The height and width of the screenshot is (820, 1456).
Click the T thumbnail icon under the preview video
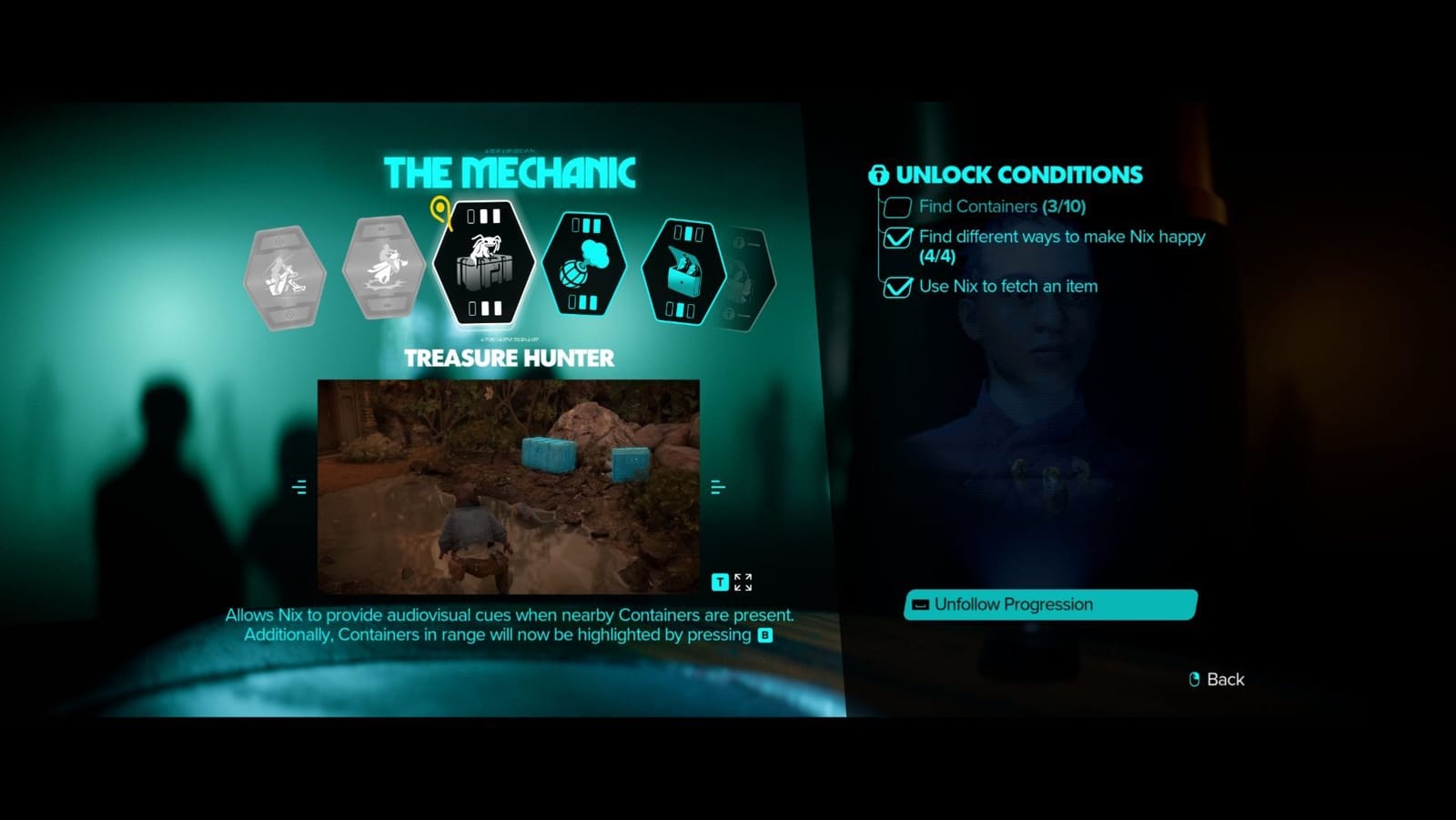click(x=720, y=582)
